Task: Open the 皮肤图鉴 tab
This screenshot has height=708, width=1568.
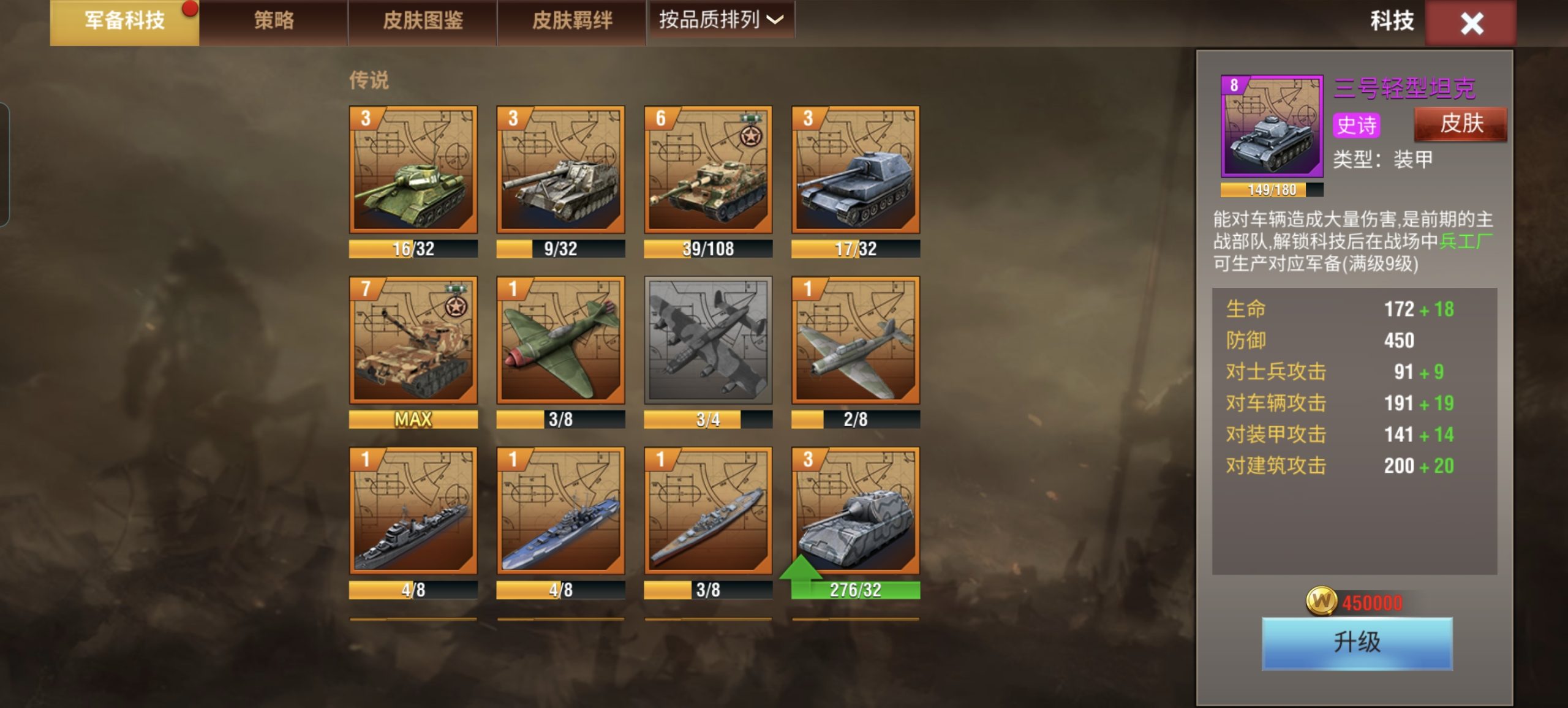Action: 423,20
